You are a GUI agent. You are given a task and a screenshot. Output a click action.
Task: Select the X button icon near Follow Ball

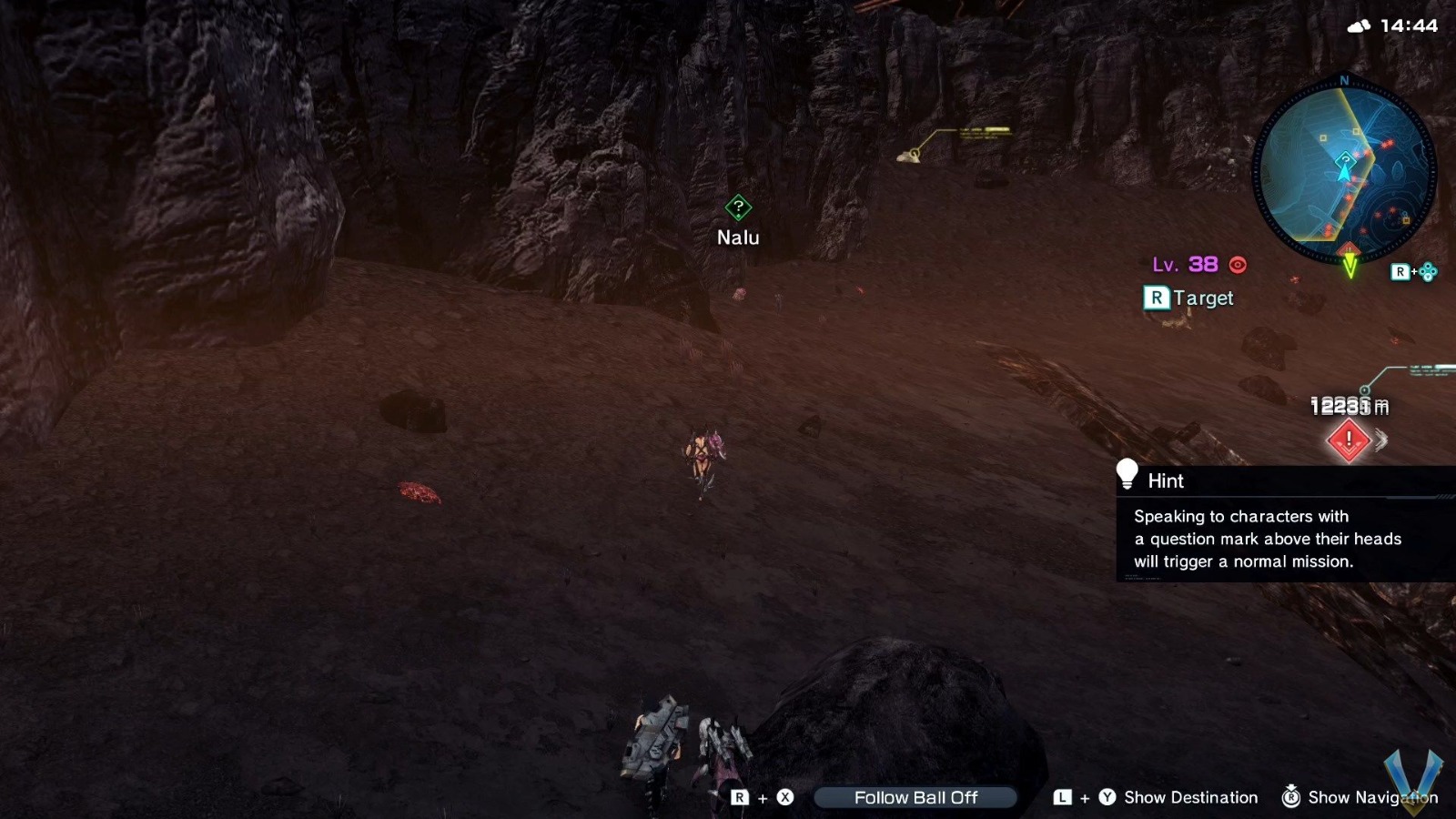pyautogui.click(x=784, y=796)
